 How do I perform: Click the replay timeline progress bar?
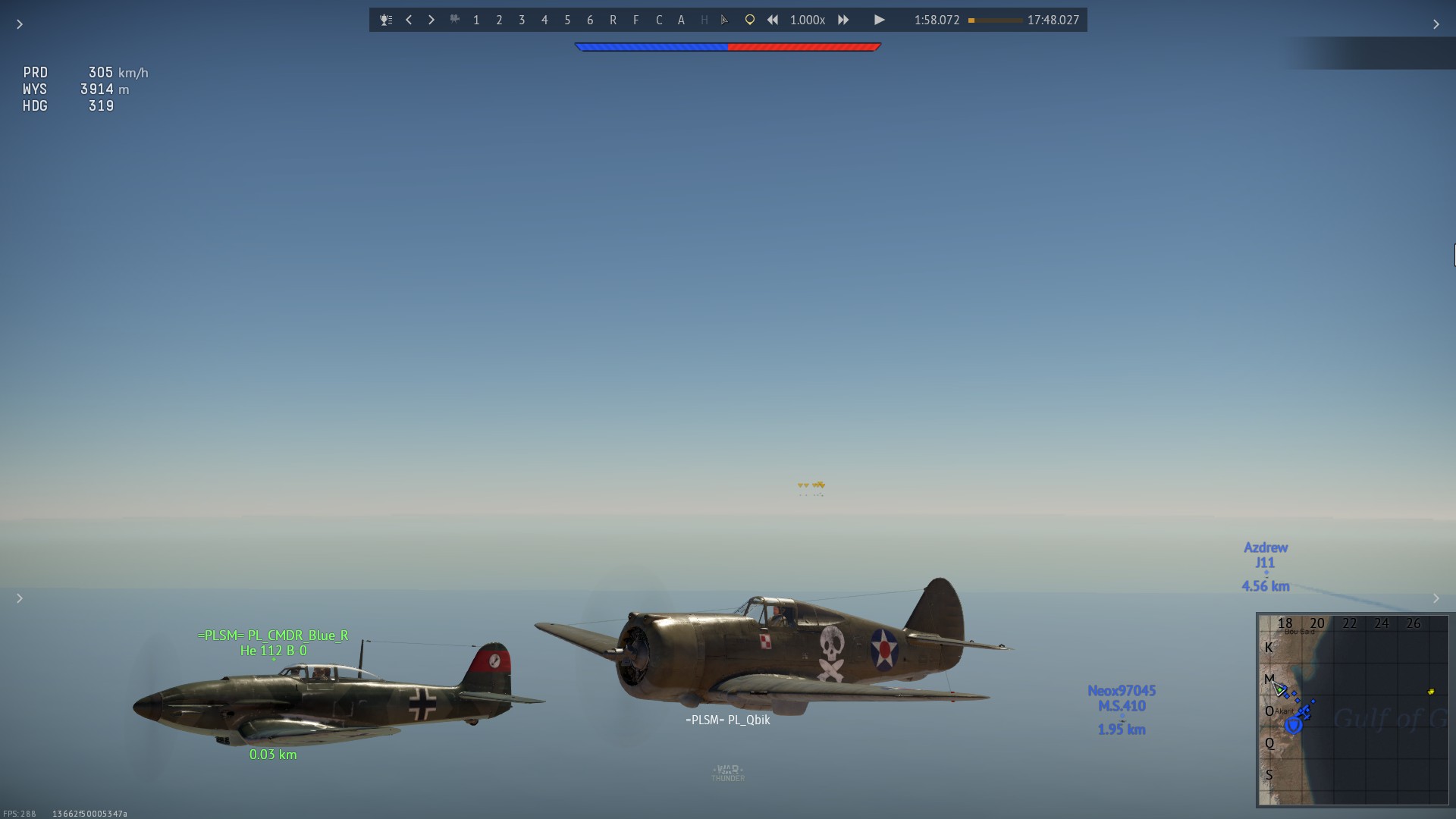(x=995, y=20)
